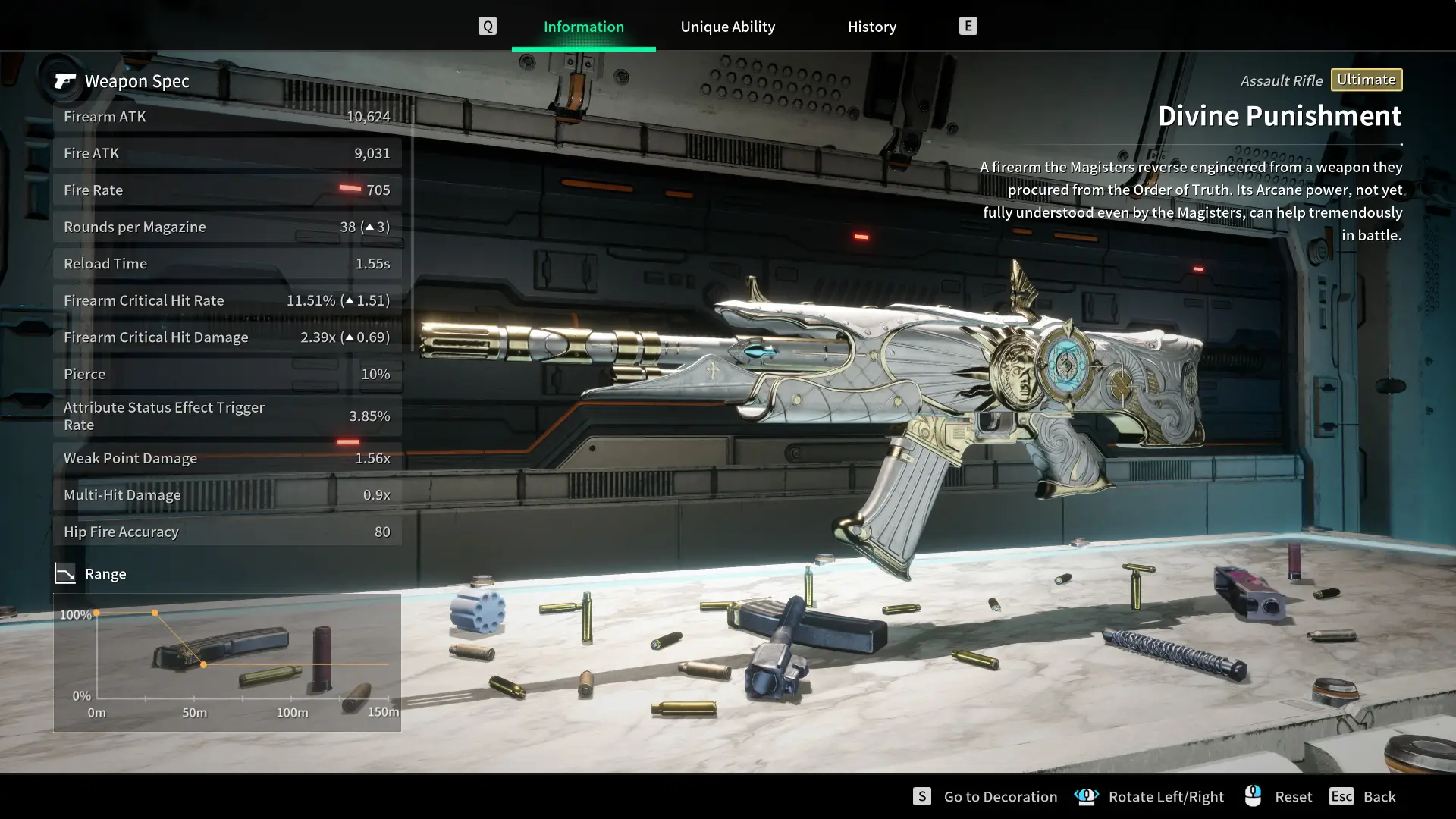The height and width of the screenshot is (819, 1456).
Task: Show the History tab
Action: tap(871, 27)
